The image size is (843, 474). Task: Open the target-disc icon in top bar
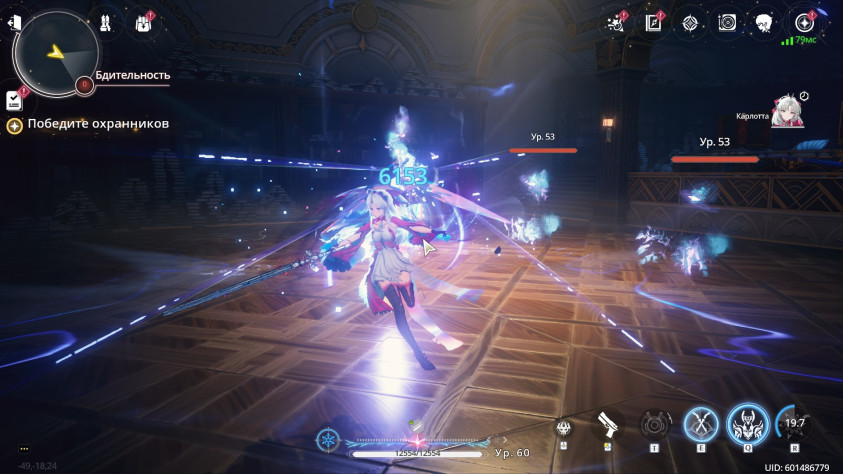click(x=727, y=22)
